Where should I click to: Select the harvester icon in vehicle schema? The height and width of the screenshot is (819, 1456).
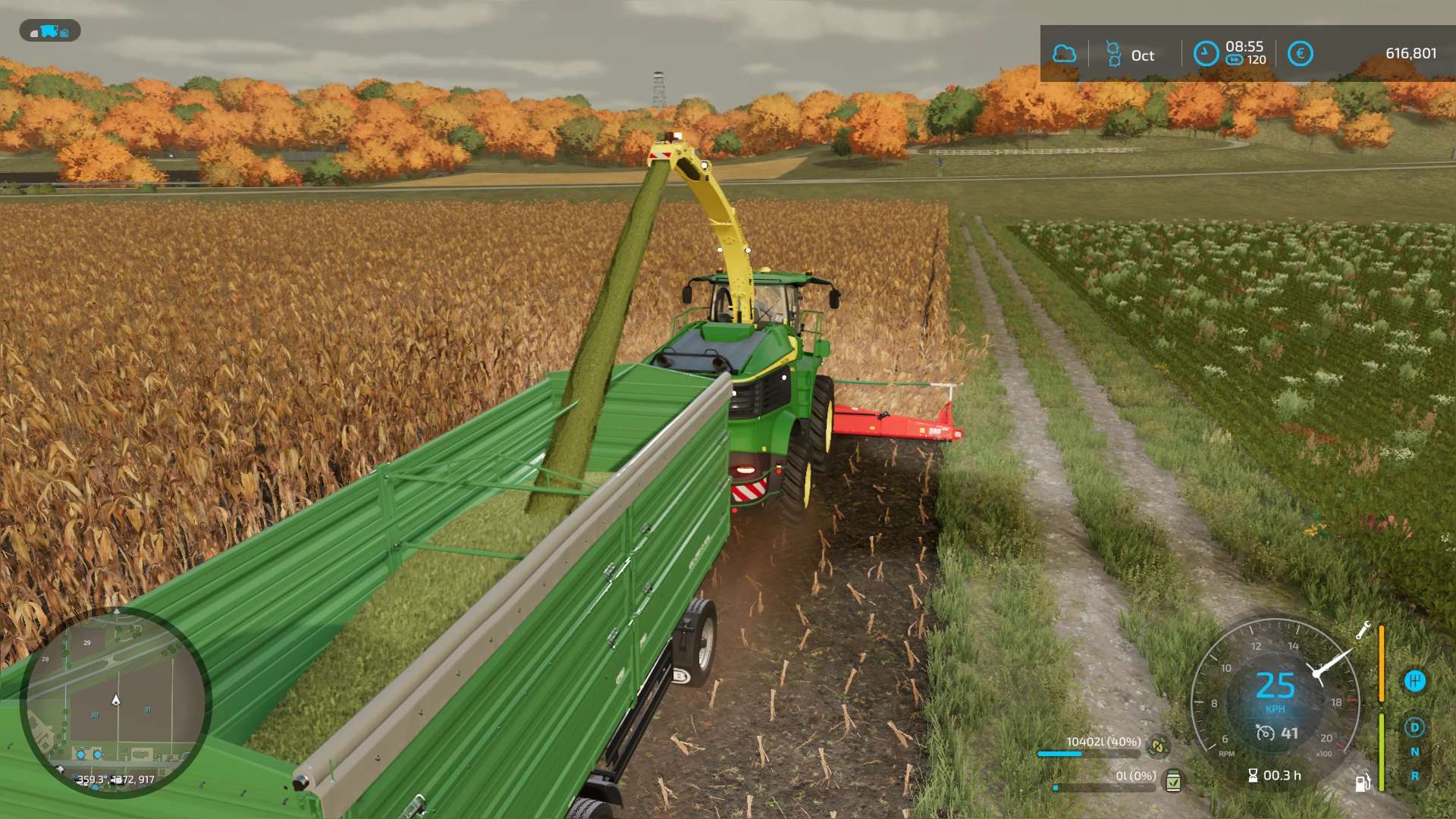tap(49, 31)
